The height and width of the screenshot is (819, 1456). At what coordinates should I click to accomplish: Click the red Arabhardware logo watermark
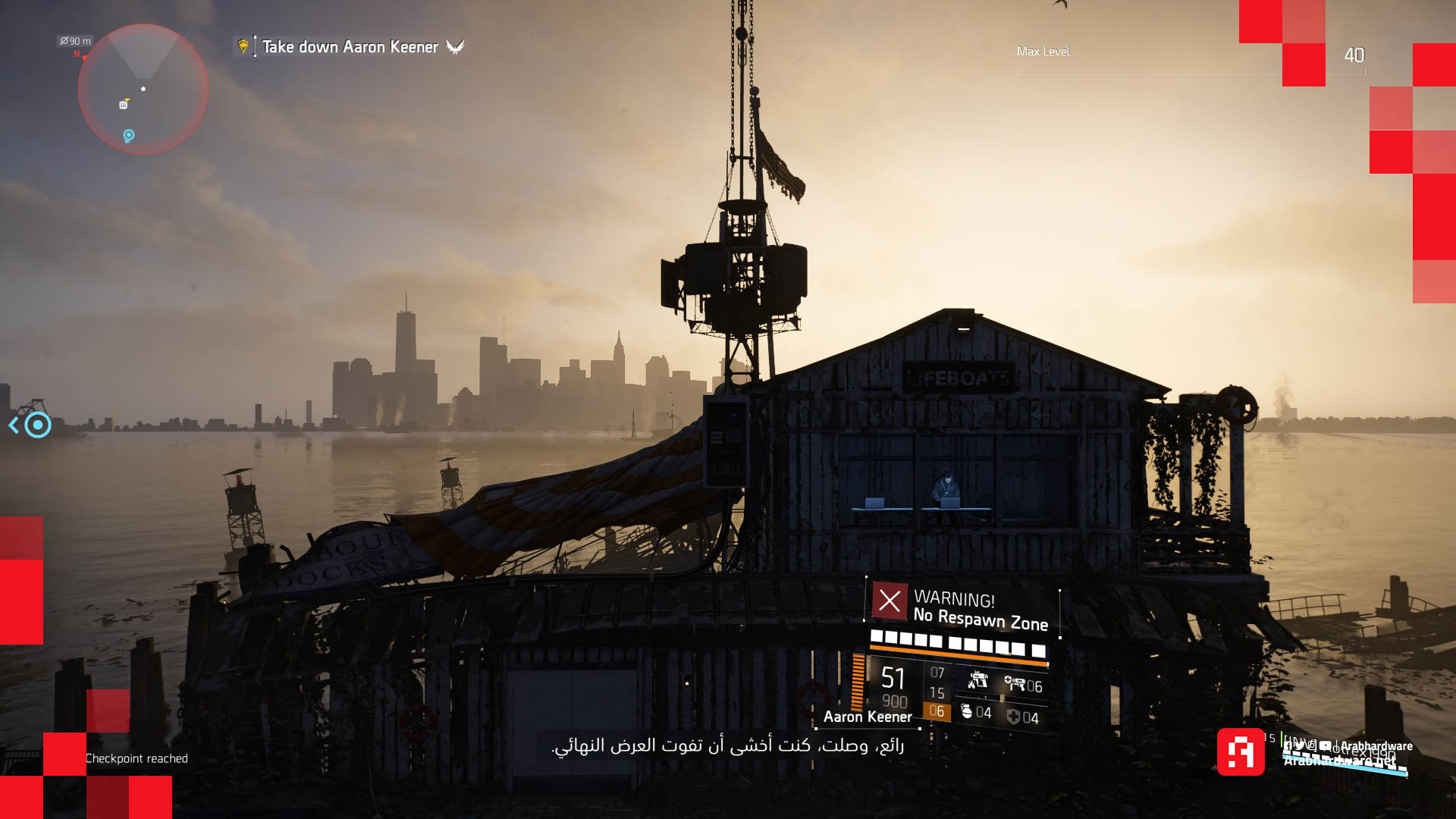click(x=1241, y=752)
